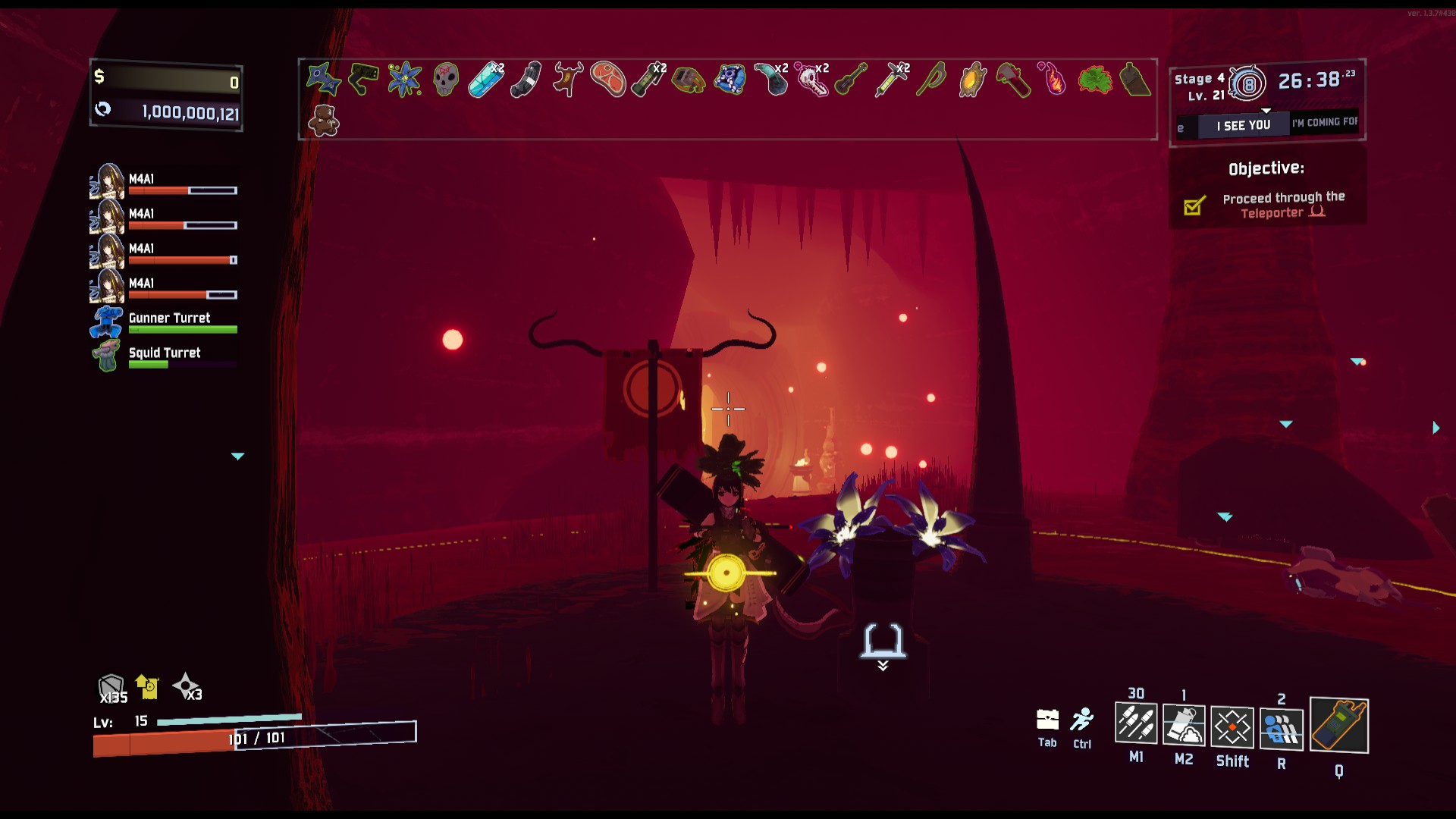Activate the M1 bullets primary skill
The height and width of the screenshot is (819, 1456).
pyautogui.click(x=1135, y=723)
